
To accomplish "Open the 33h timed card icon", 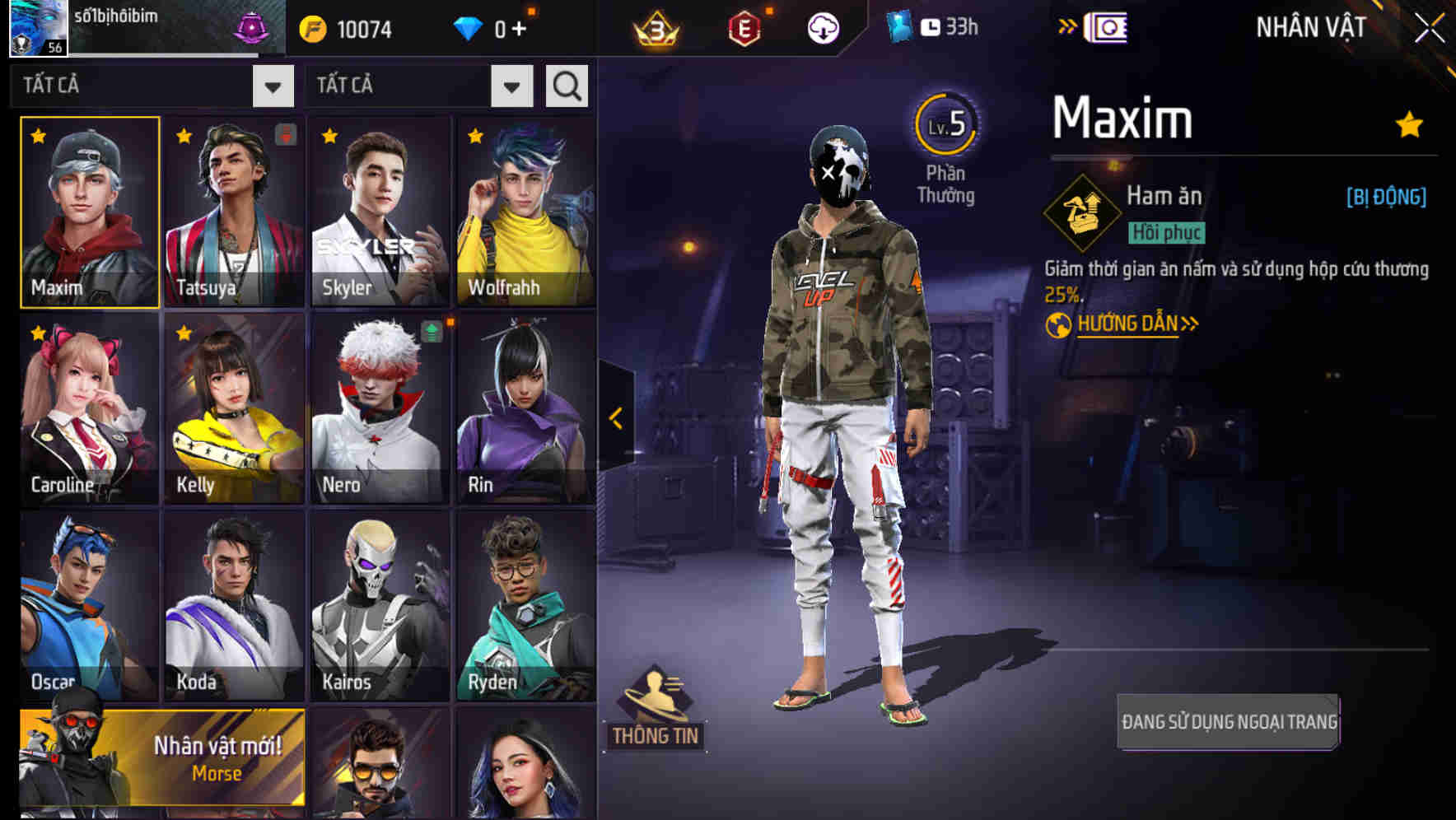I will [x=928, y=26].
